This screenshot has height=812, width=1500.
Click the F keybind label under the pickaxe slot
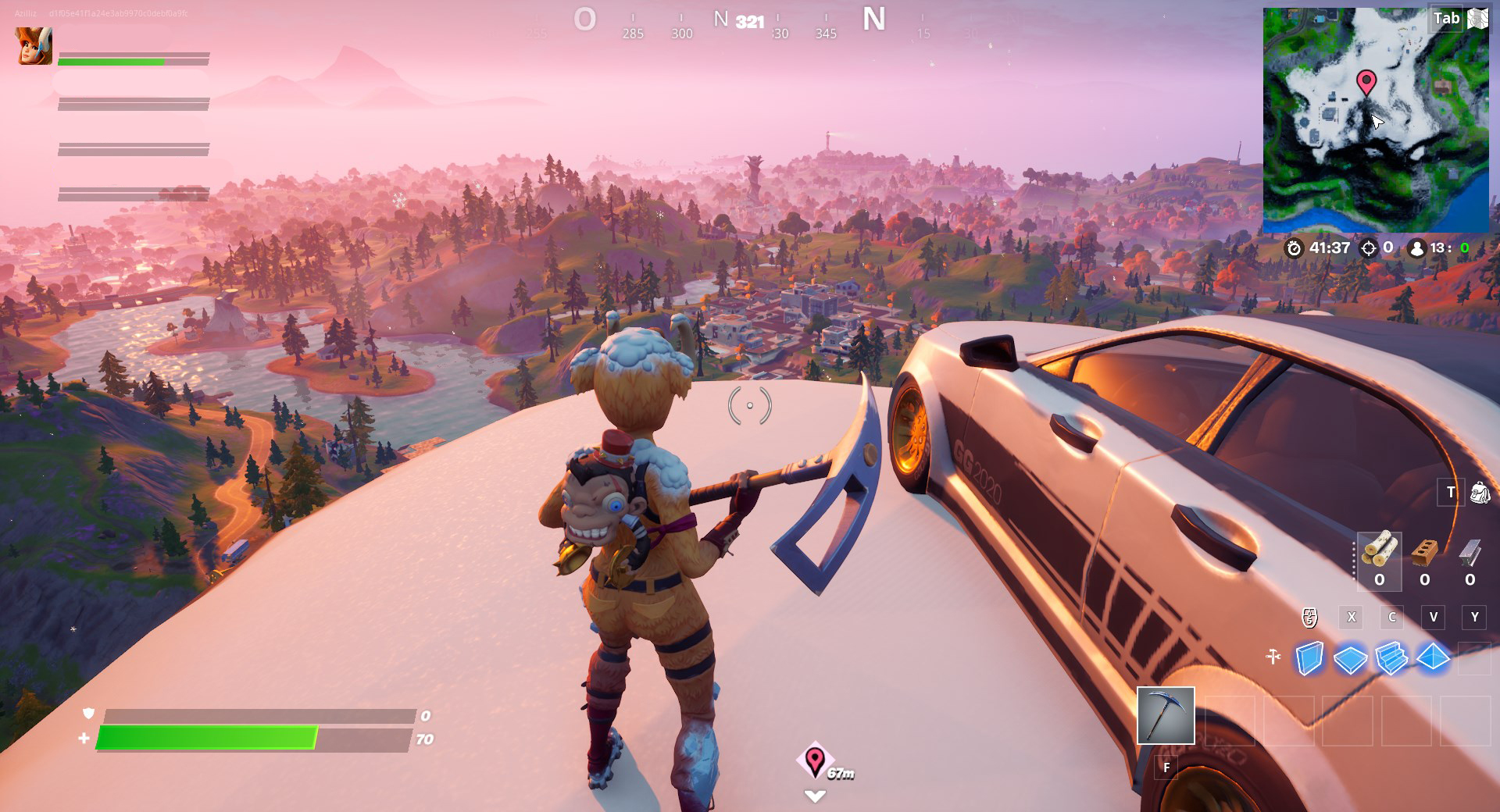(1167, 768)
